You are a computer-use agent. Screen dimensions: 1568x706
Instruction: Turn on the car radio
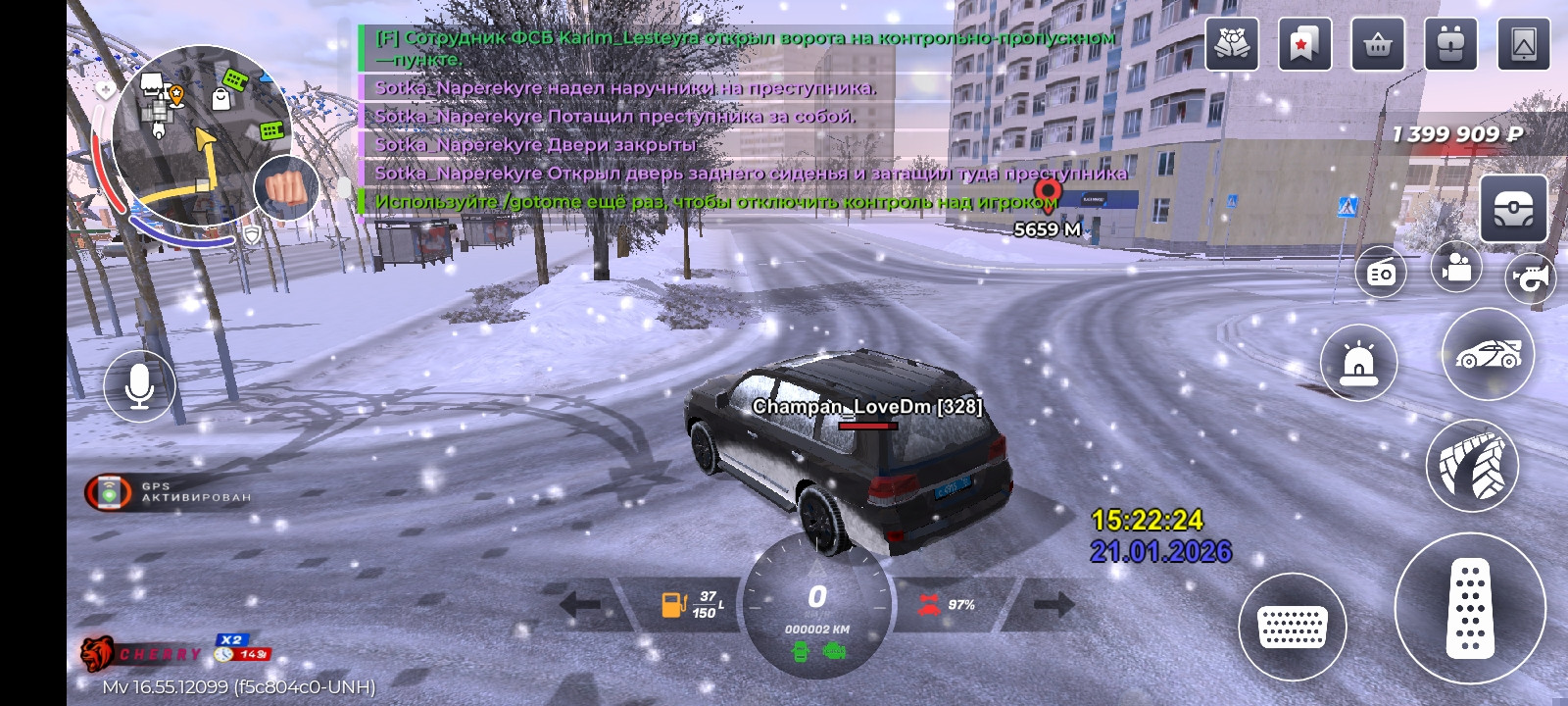tap(1381, 273)
